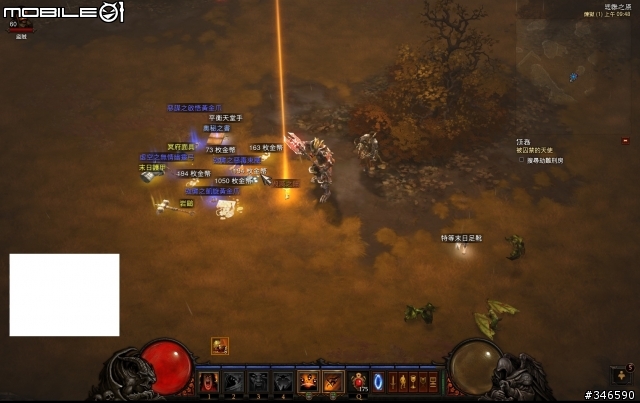Pick up the 亭衡天堂手 item label

225,118
